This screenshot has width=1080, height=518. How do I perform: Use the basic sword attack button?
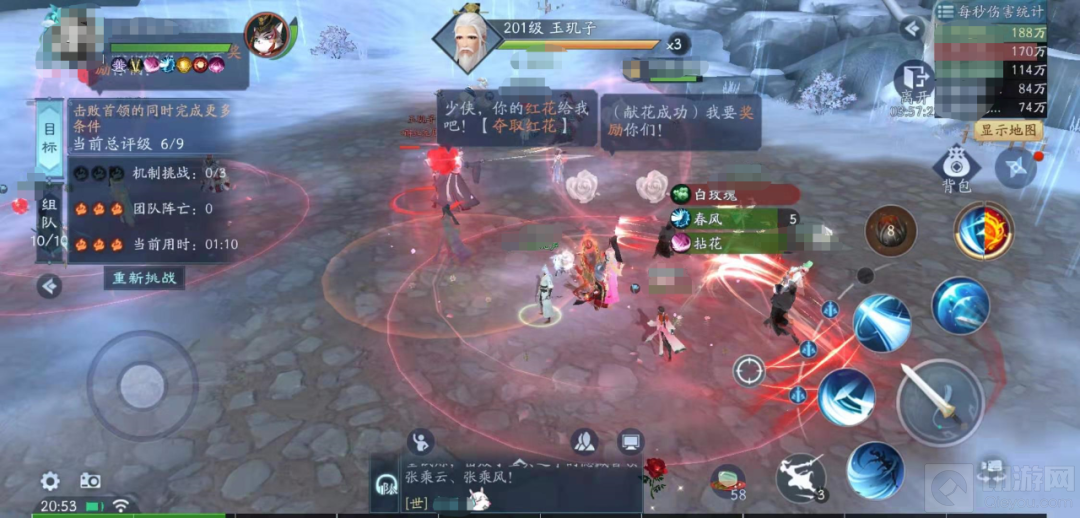(939, 401)
